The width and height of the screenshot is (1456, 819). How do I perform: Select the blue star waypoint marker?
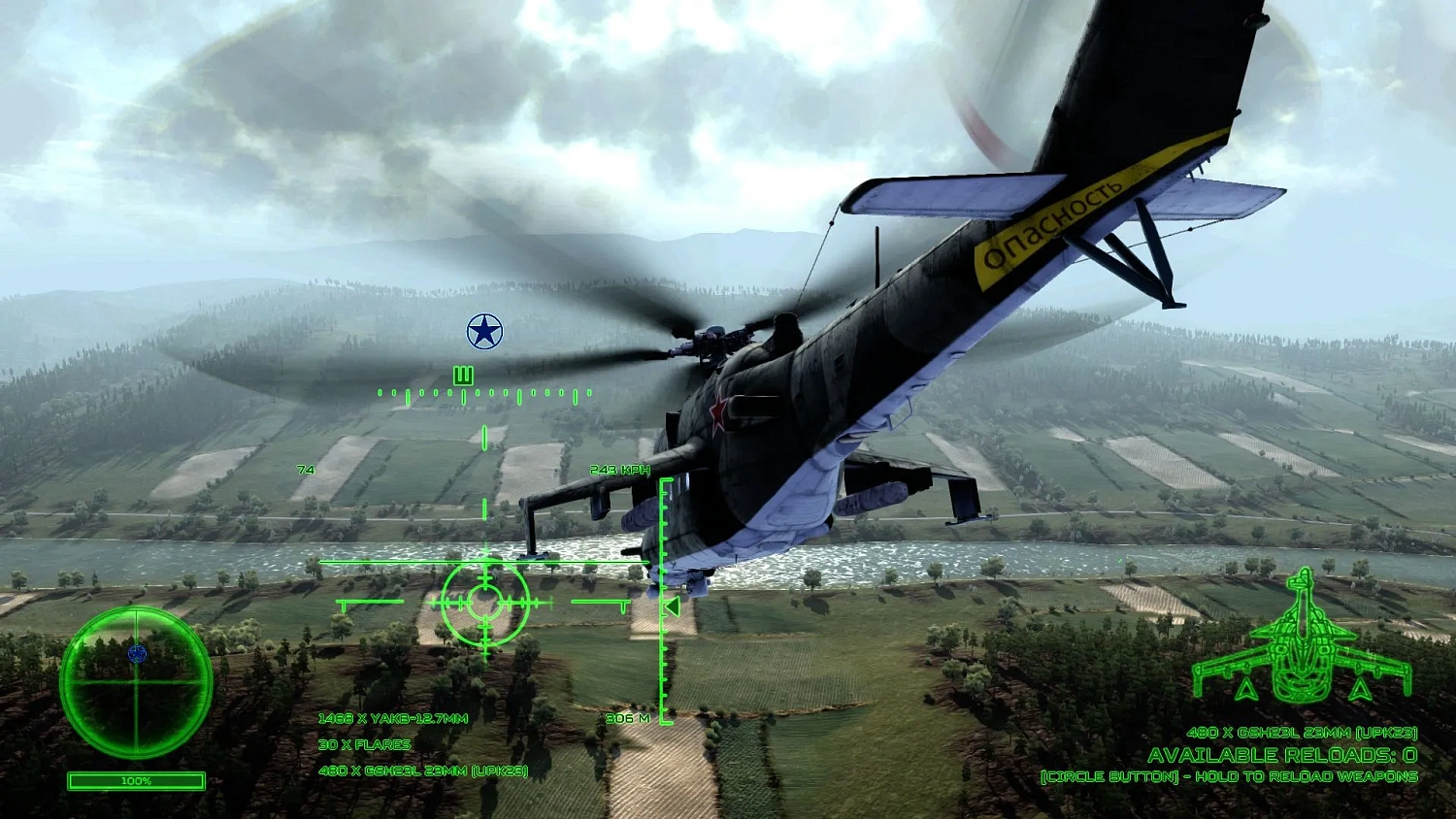[482, 330]
